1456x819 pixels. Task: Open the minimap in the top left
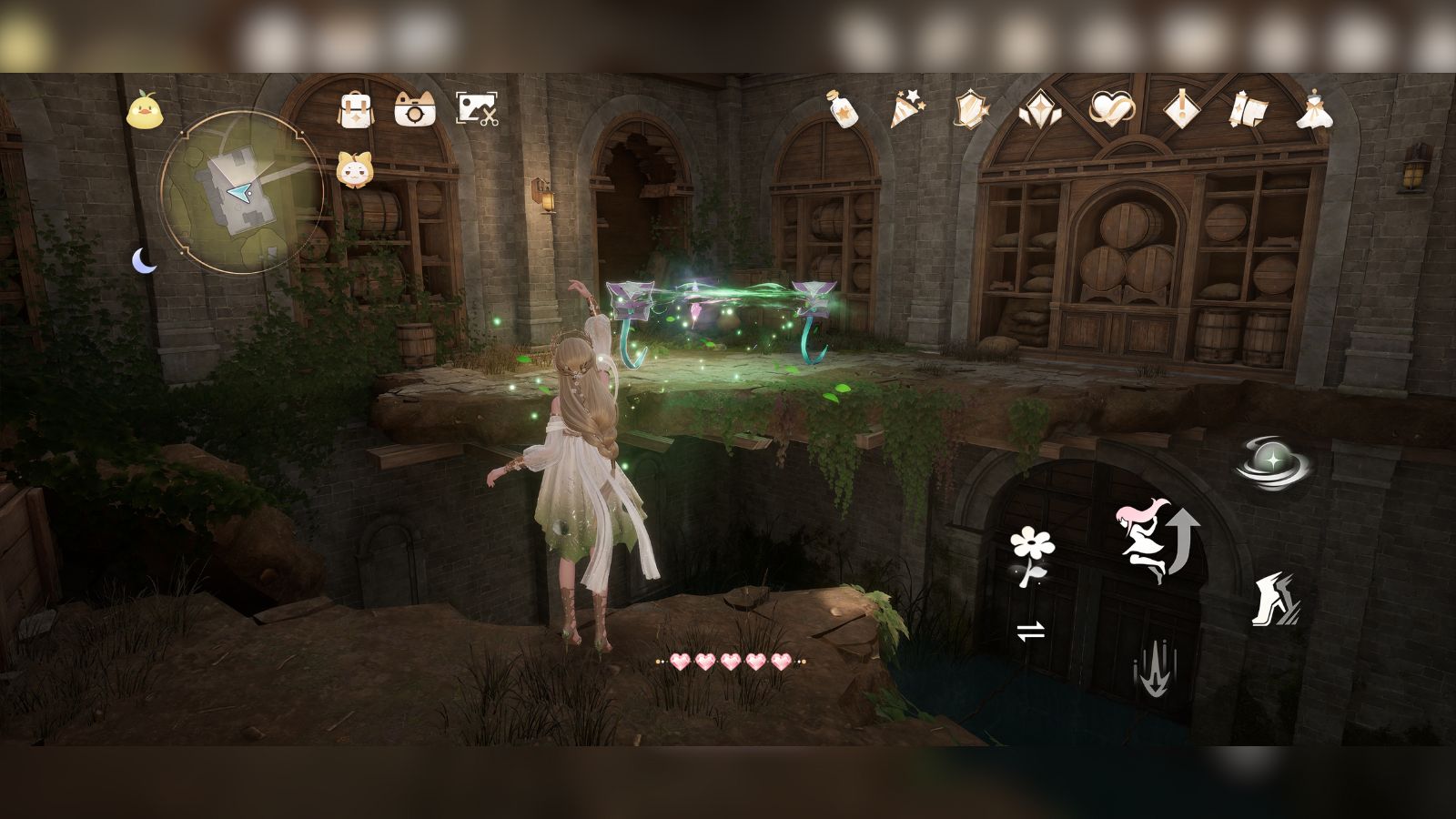[241, 196]
